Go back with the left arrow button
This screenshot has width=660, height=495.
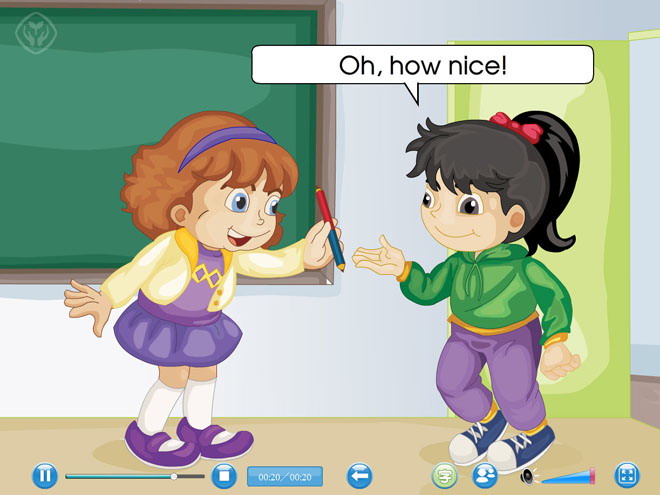[359, 475]
